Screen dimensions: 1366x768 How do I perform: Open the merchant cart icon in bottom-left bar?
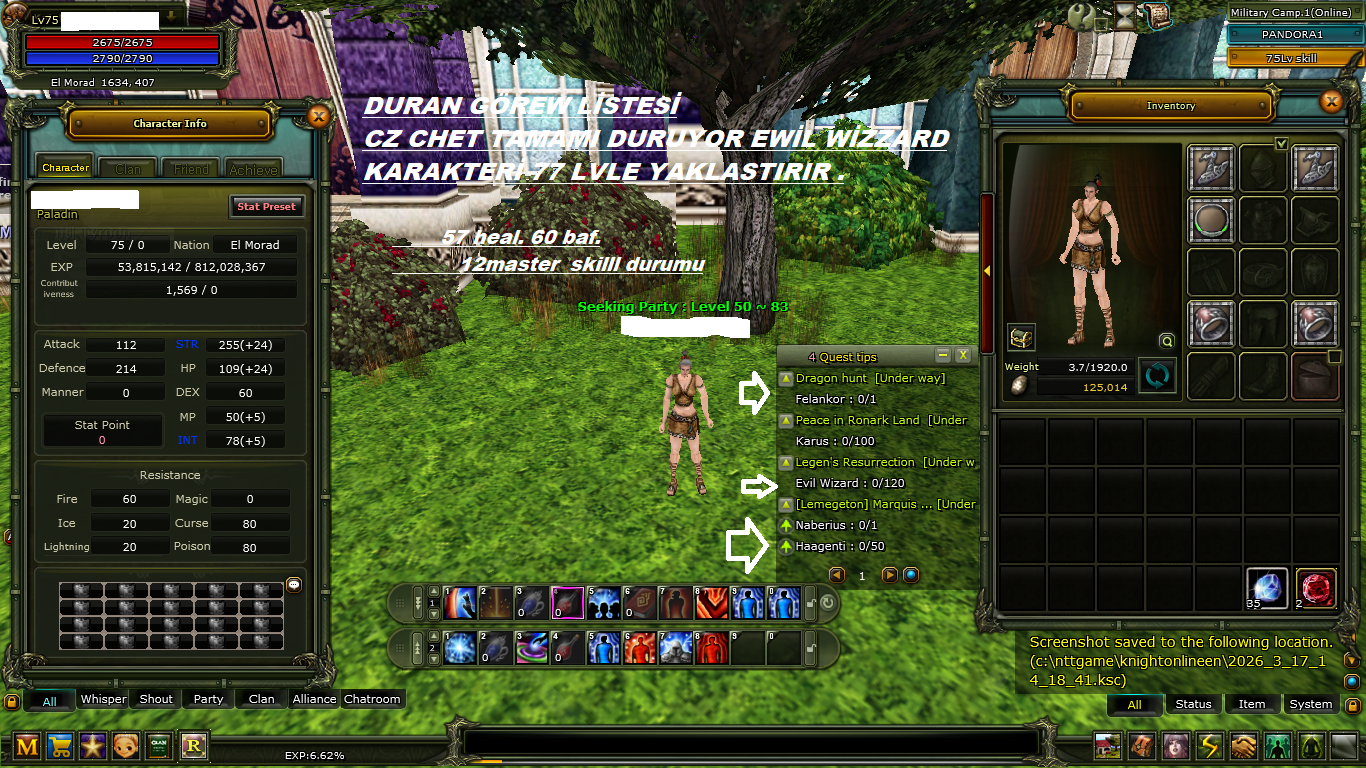(x=58, y=746)
